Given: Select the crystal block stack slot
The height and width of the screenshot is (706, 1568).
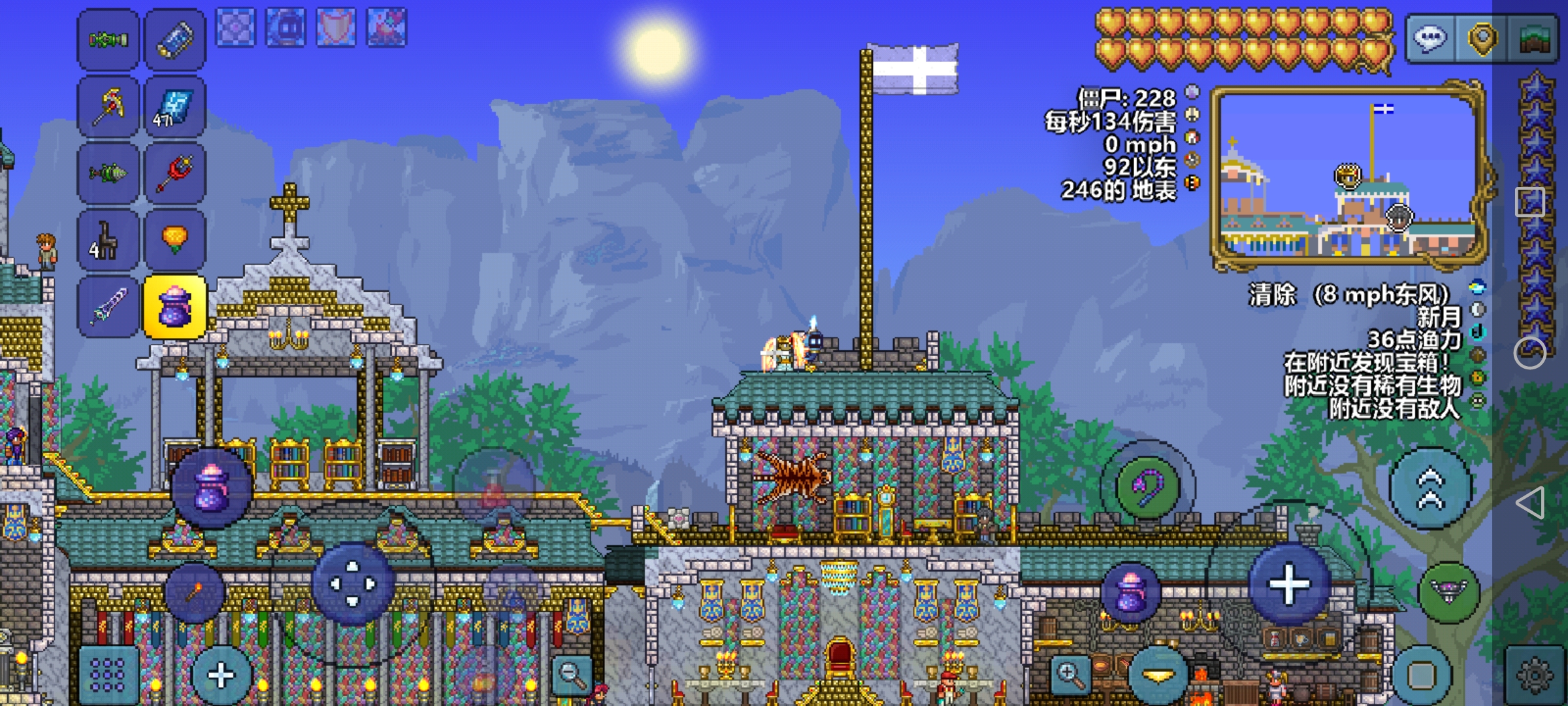Looking at the screenshot, I should point(174,107).
